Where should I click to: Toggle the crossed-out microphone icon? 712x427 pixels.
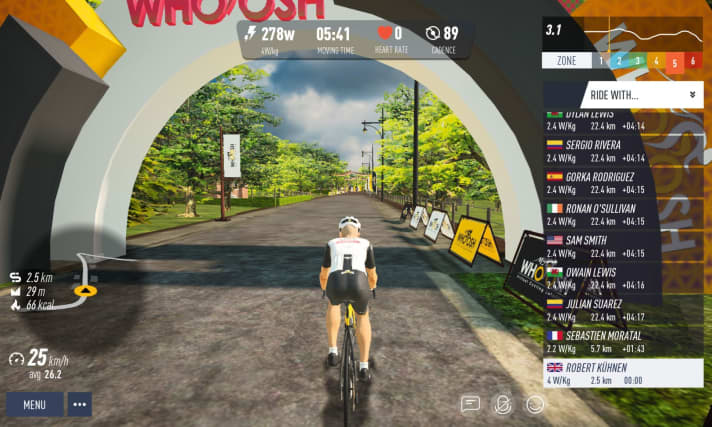pyautogui.click(x=503, y=404)
